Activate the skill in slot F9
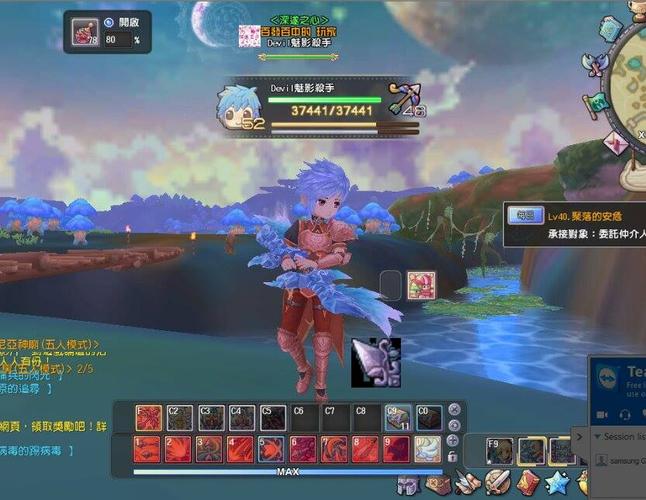The image size is (646, 500). [499, 451]
